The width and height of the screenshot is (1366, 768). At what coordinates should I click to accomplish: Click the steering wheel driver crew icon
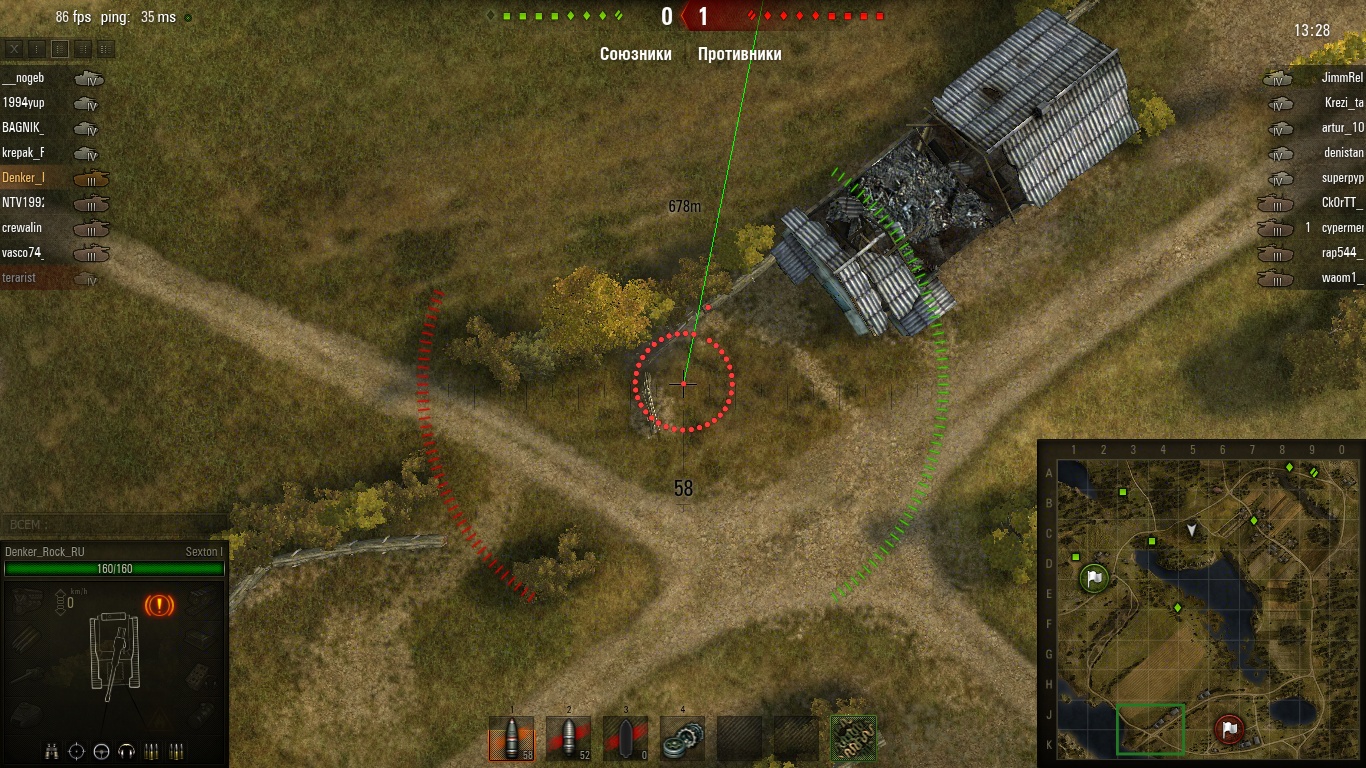tap(101, 751)
